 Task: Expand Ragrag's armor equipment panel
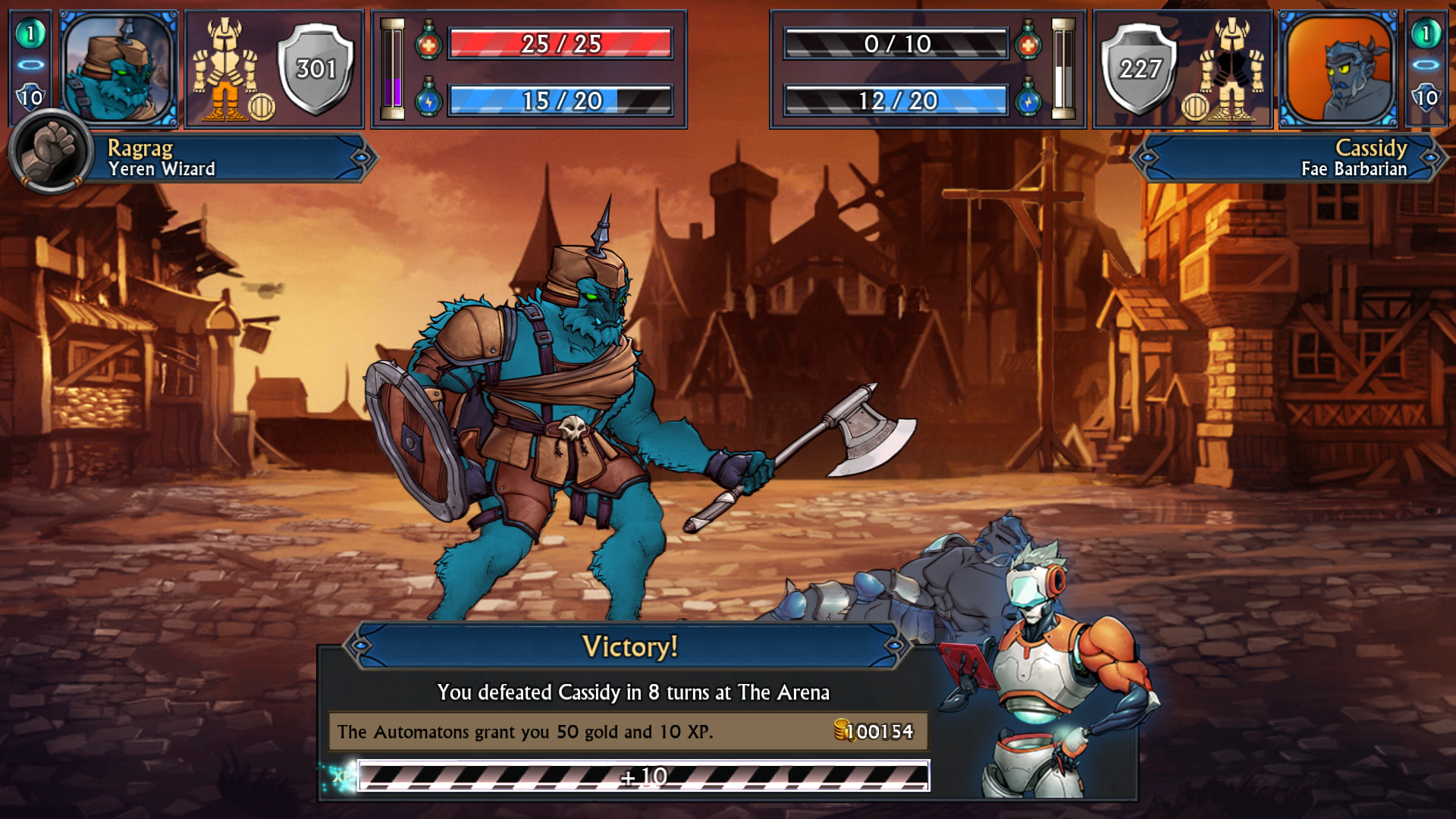(224, 64)
